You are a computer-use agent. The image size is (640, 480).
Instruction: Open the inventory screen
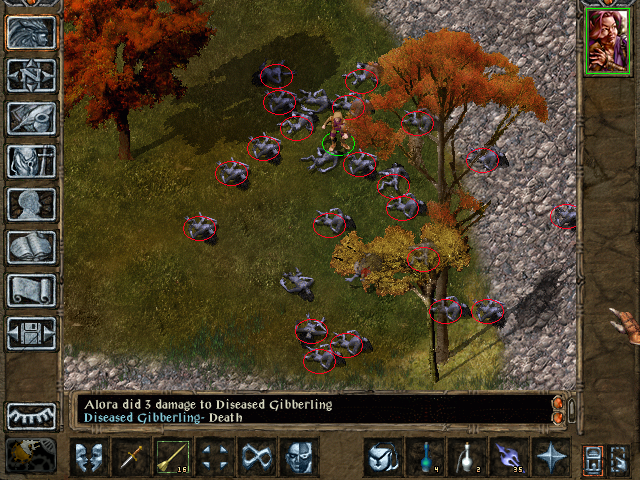click(31, 161)
